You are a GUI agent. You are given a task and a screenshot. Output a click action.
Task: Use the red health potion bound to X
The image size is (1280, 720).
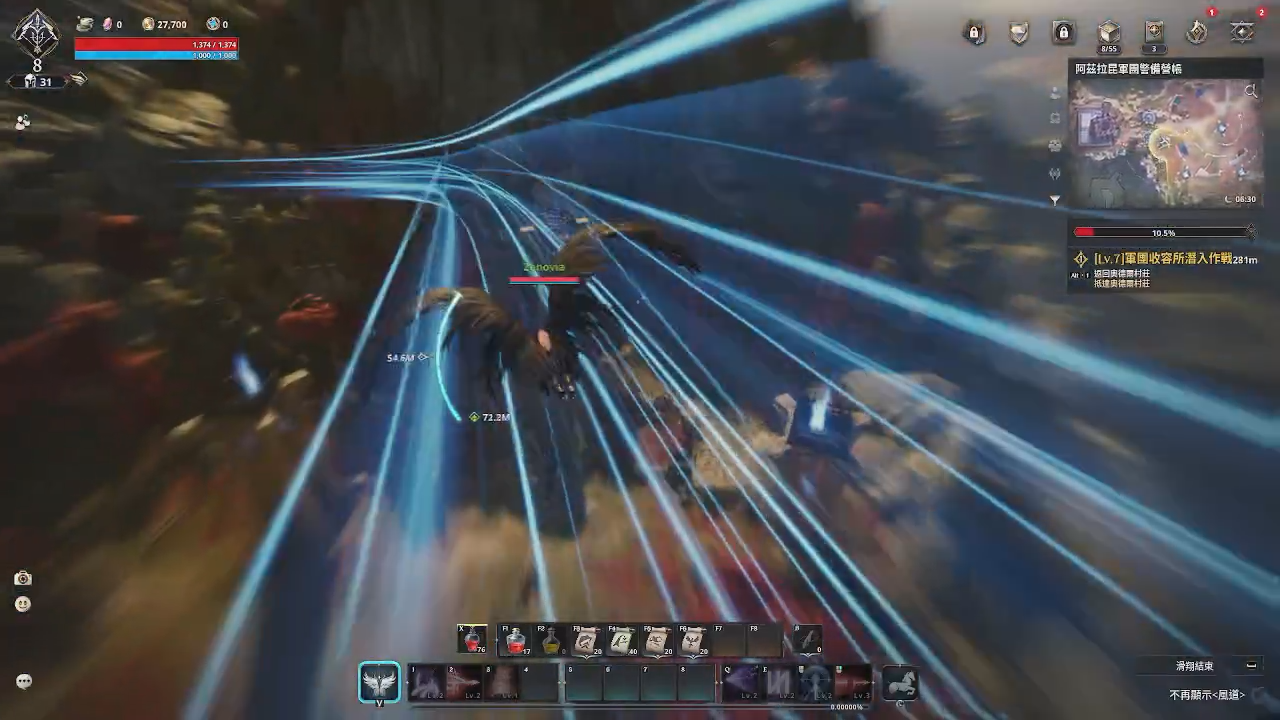click(471, 639)
